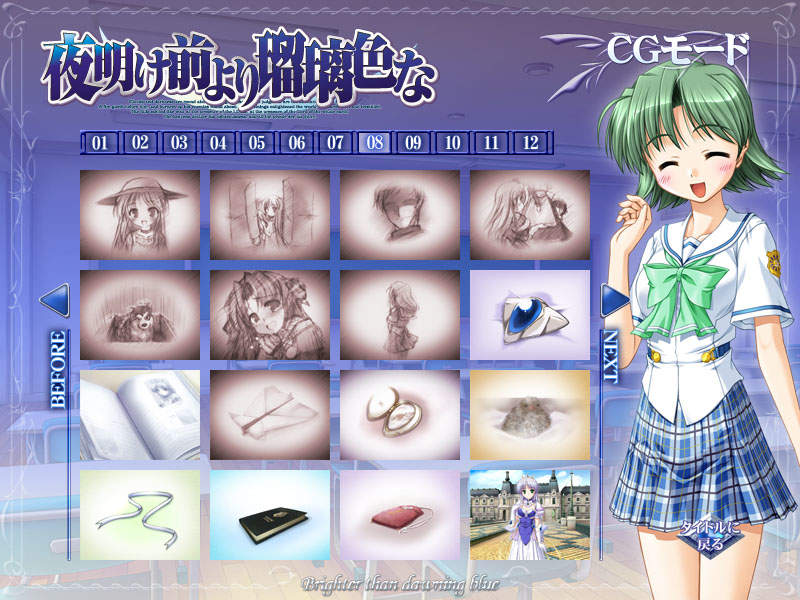This screenshot has height=600, width=800.
Task: Select the paper airplane thumbnail
Action: 269,415
